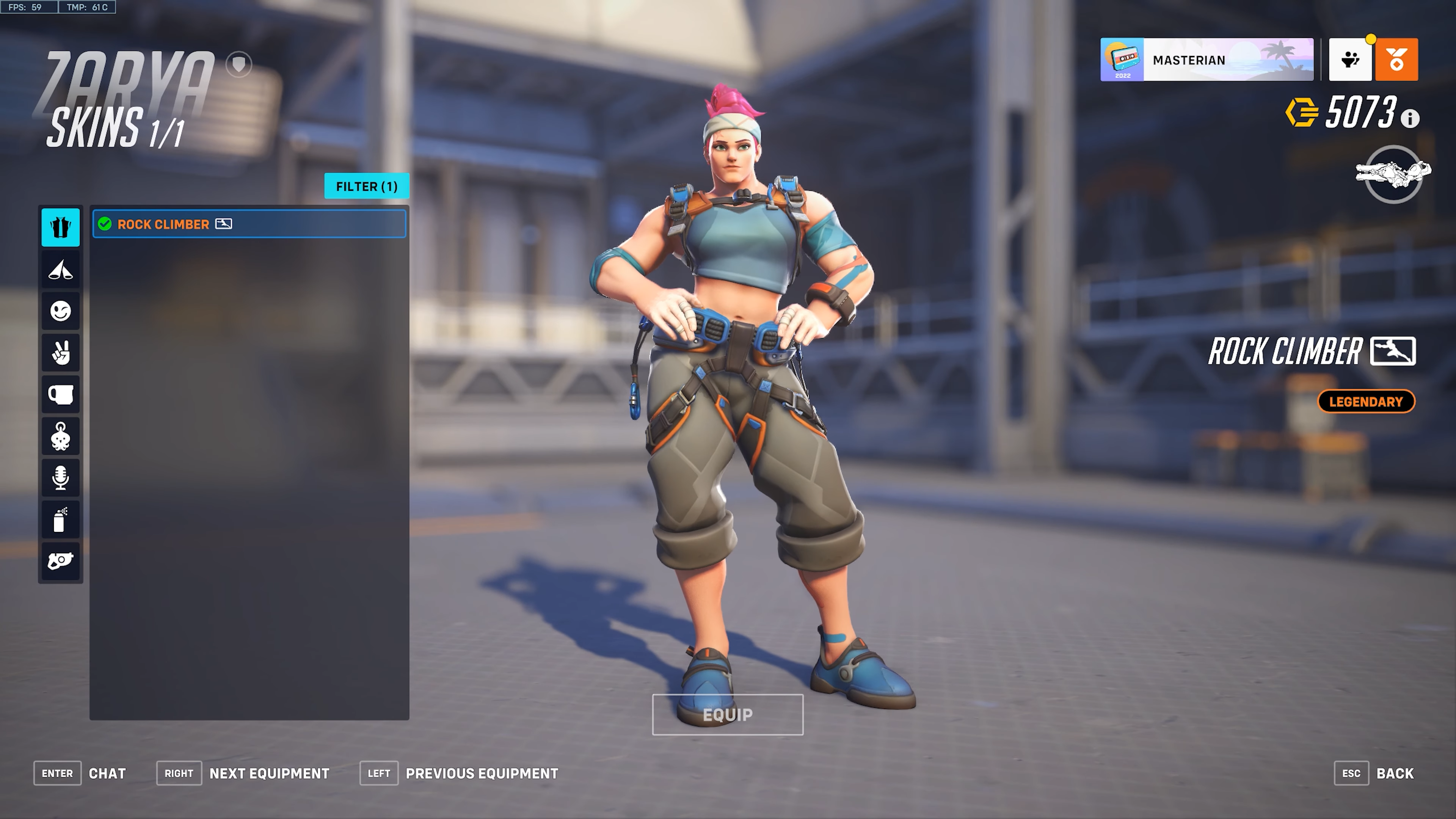Open the peace-sign hand category tab
1456x819 pixels.
(x=61, y=353)
